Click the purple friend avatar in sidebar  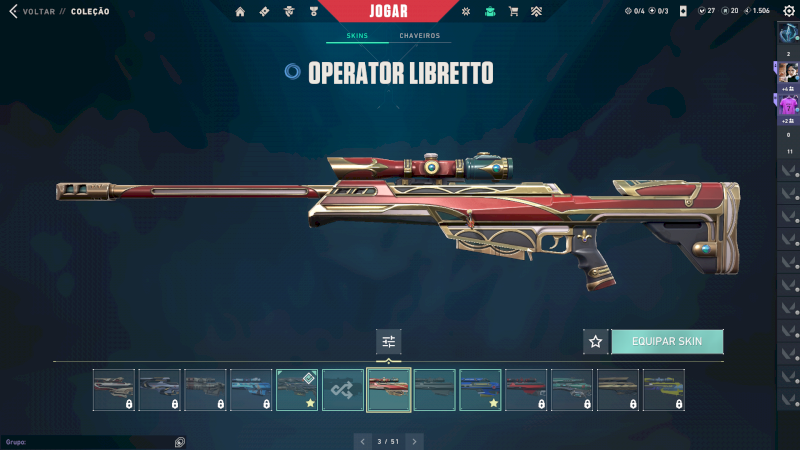(788, 104)
